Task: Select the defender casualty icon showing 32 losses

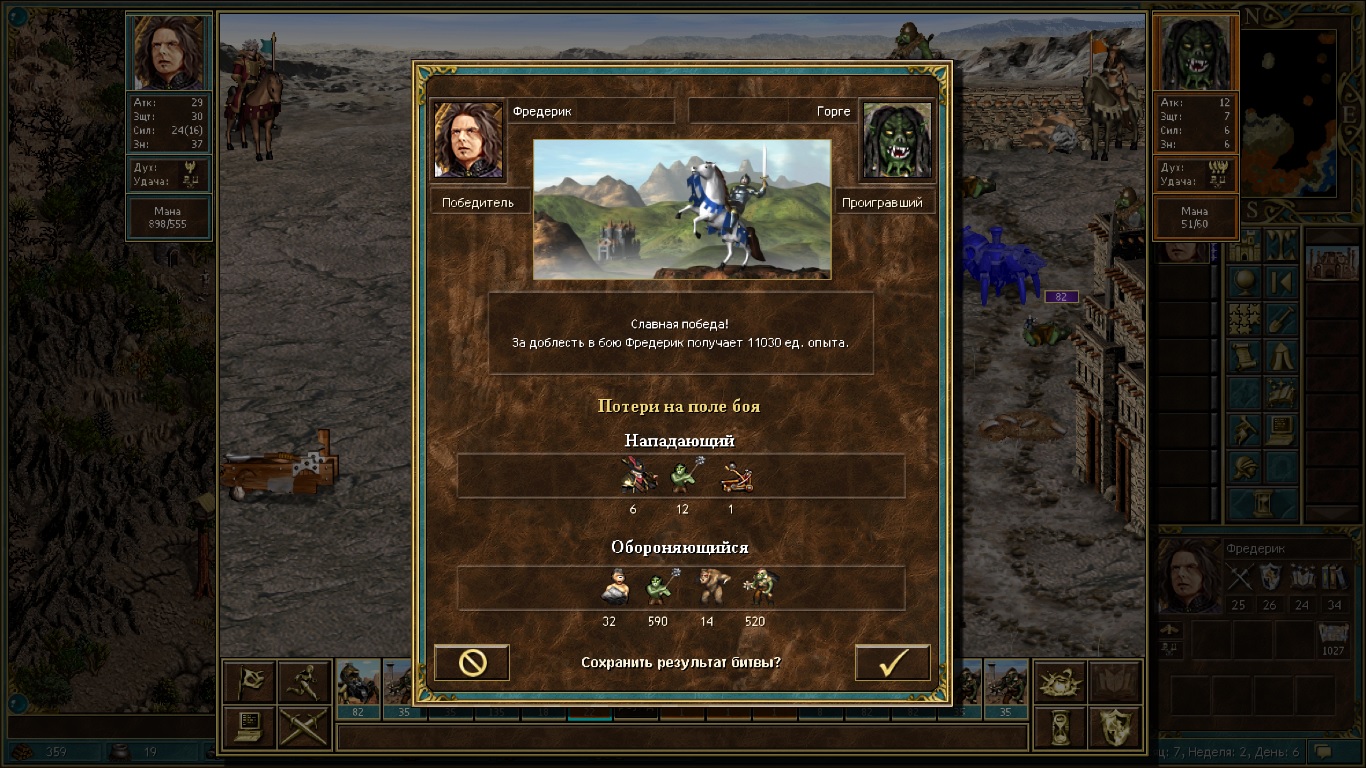Action: 612,588
